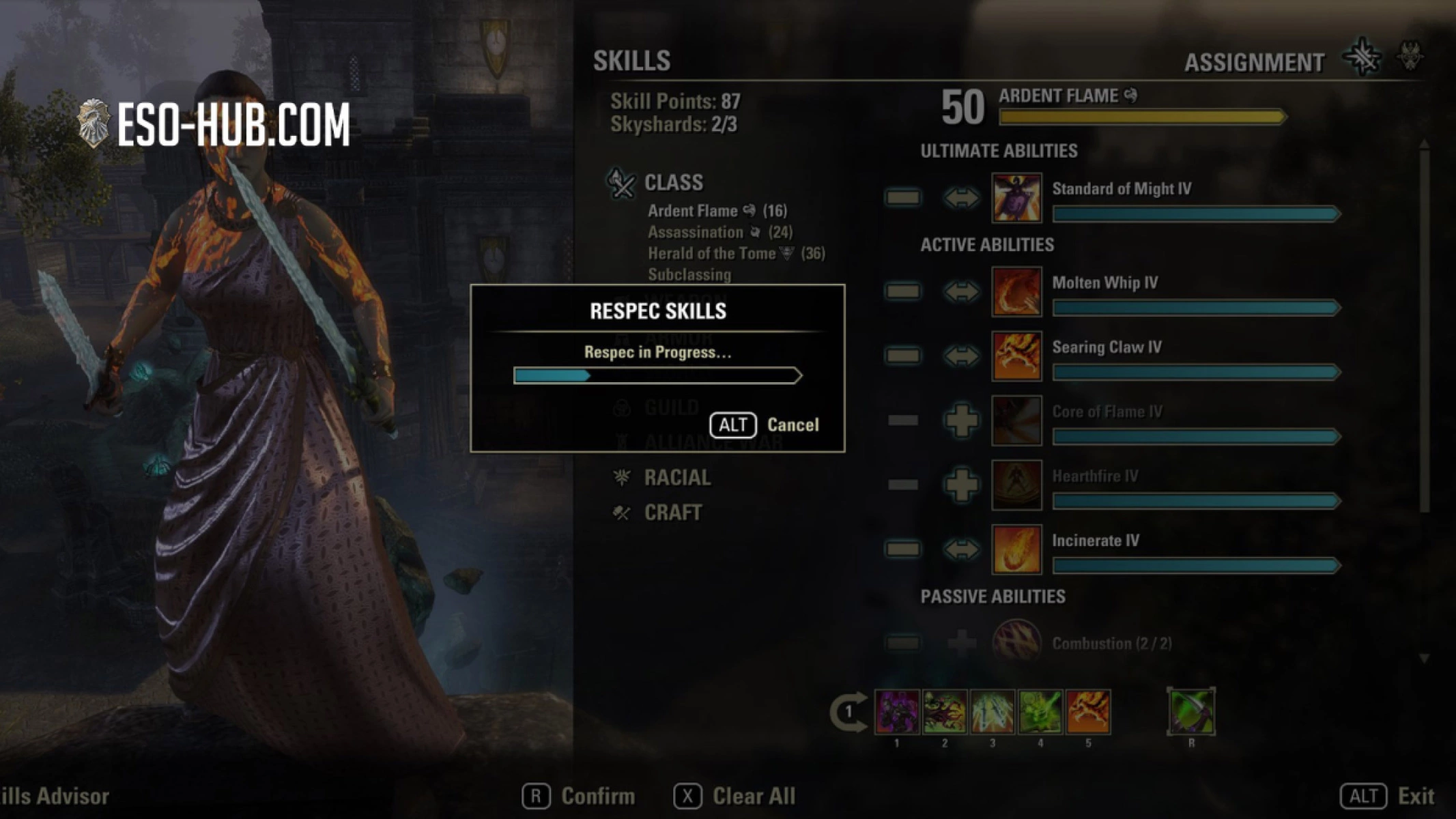Screen dimensions: 1456x819
Task: Click the respec progress bar
Action: 657,375
